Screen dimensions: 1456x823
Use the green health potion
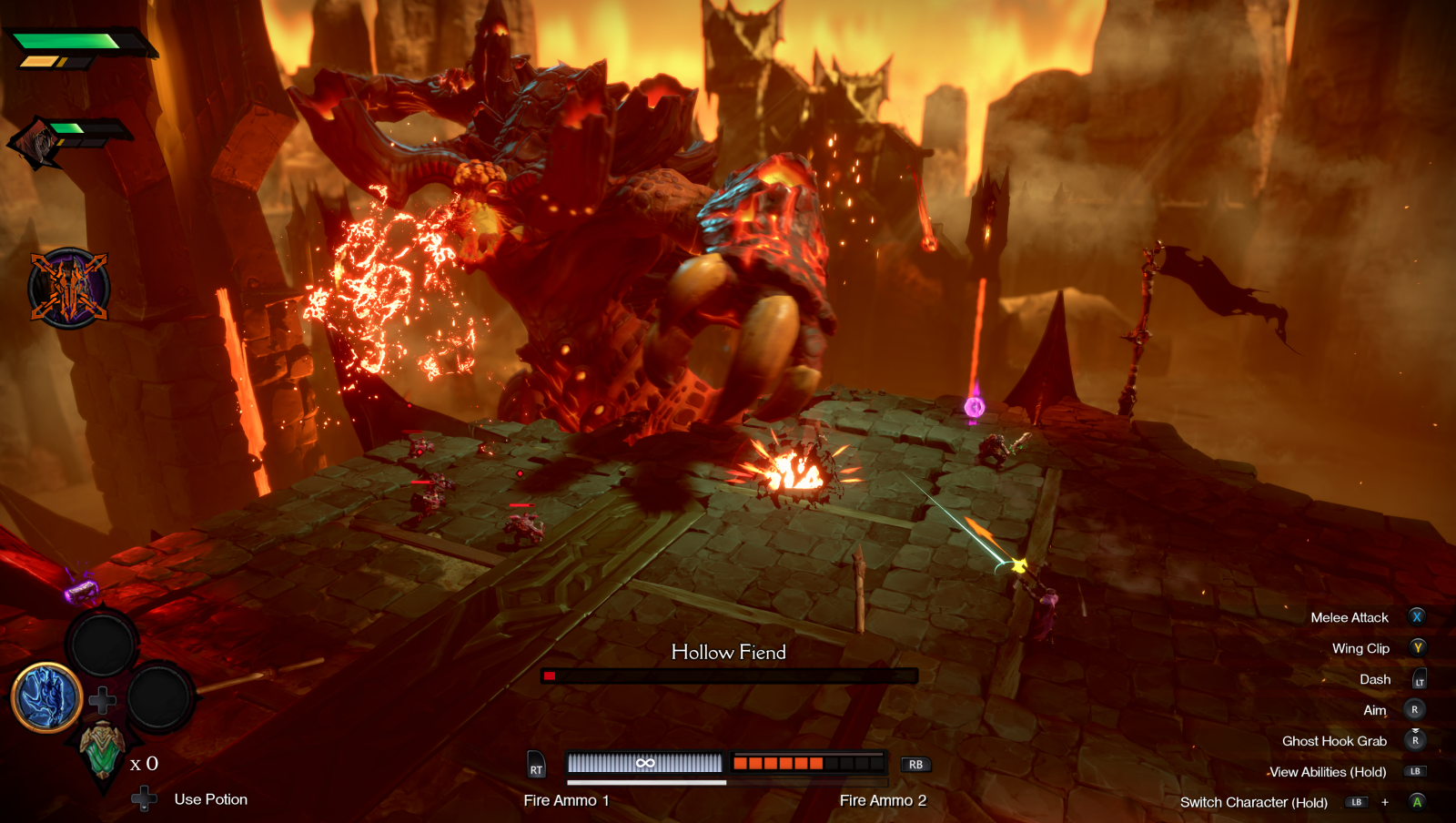(103, 750)
